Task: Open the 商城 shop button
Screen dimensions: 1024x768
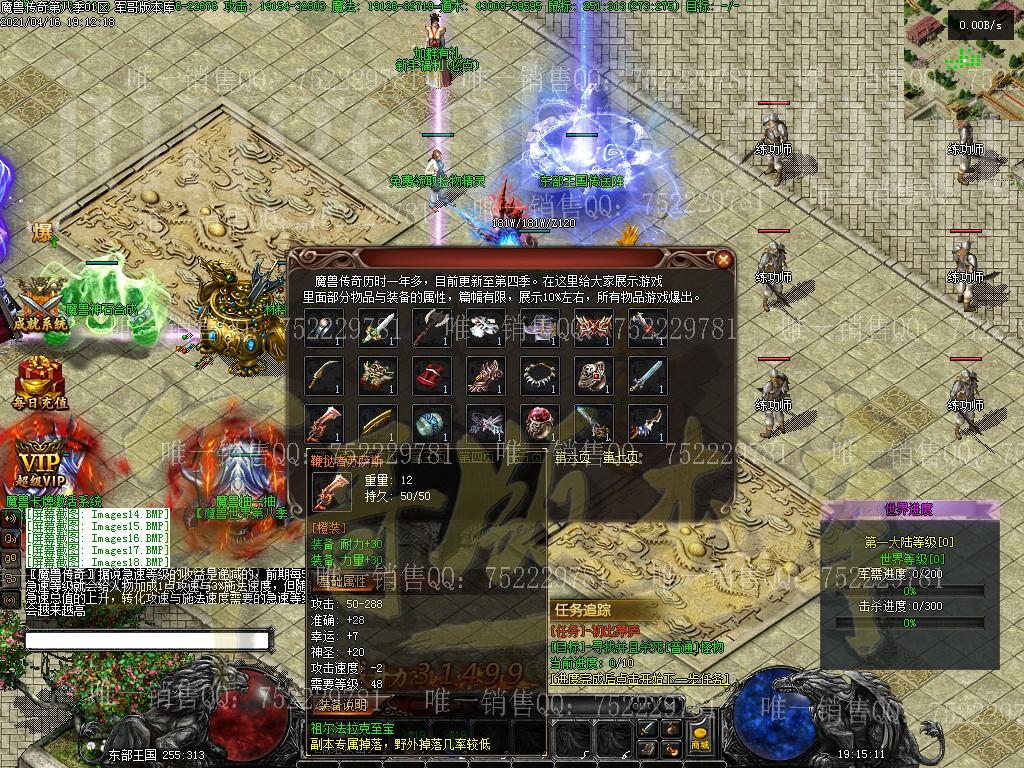Action: pos(699,744)
